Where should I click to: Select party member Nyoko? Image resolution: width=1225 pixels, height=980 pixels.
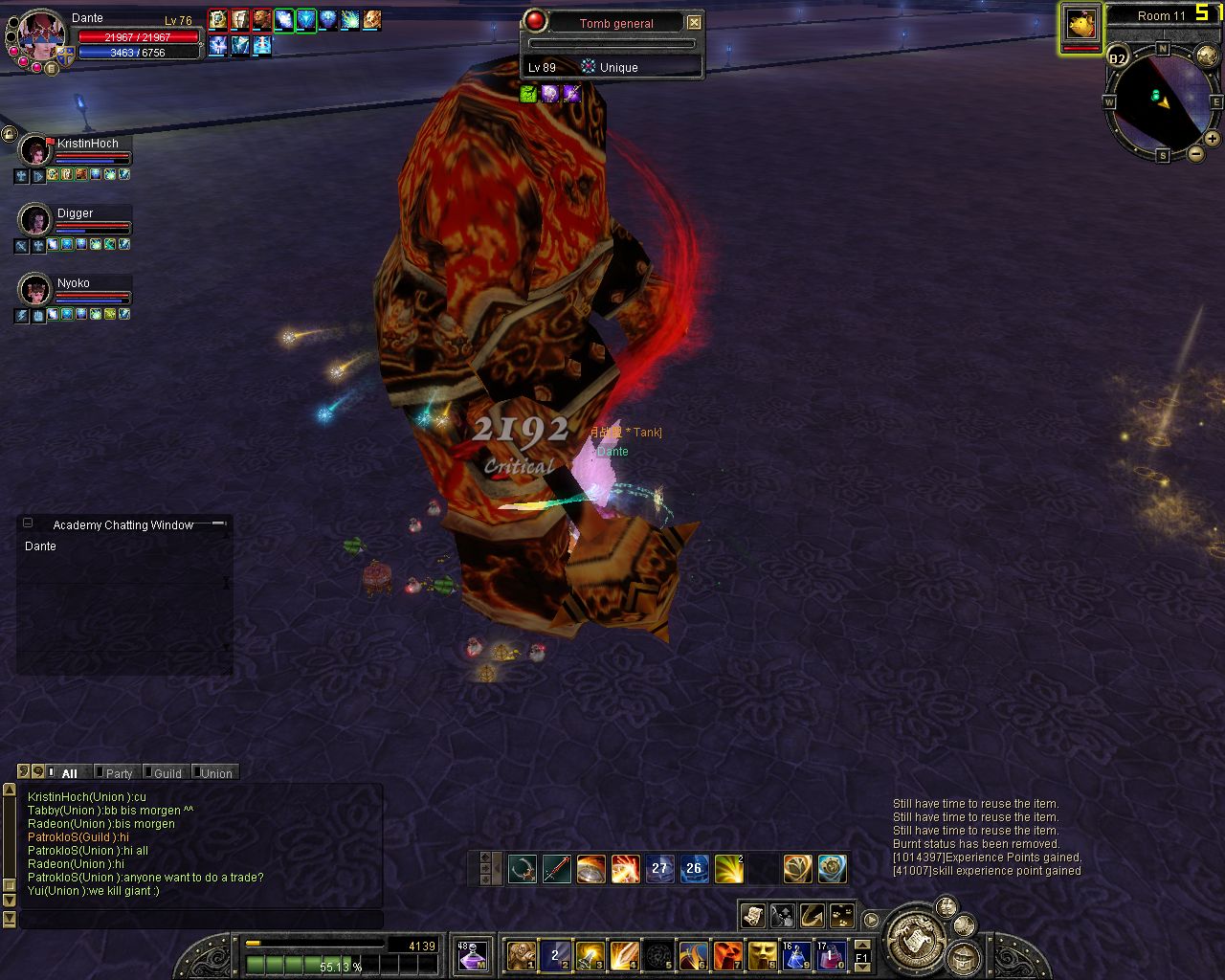pos(35,289)
